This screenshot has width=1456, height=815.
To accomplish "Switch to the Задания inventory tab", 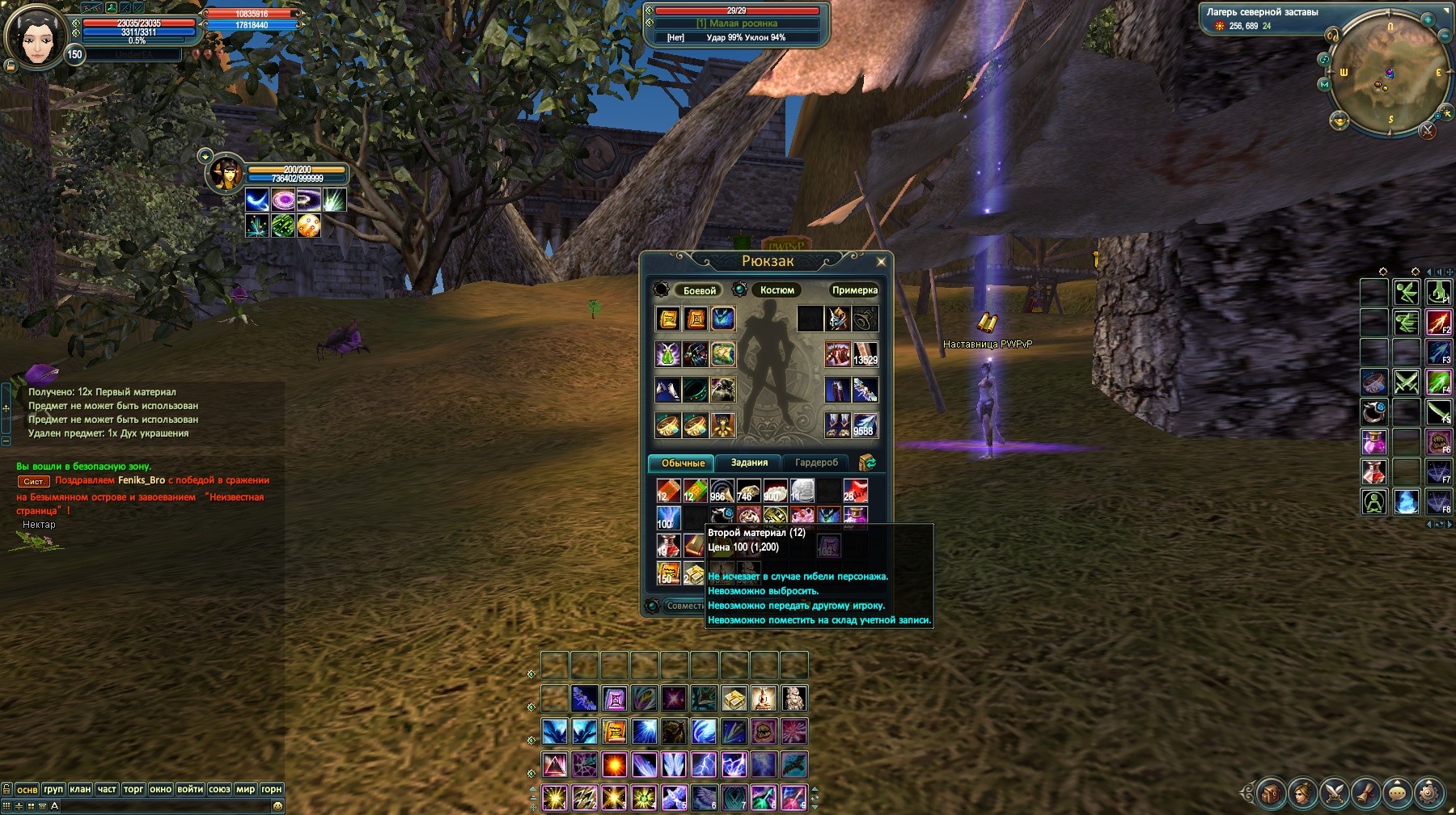I will coord(749,462).
